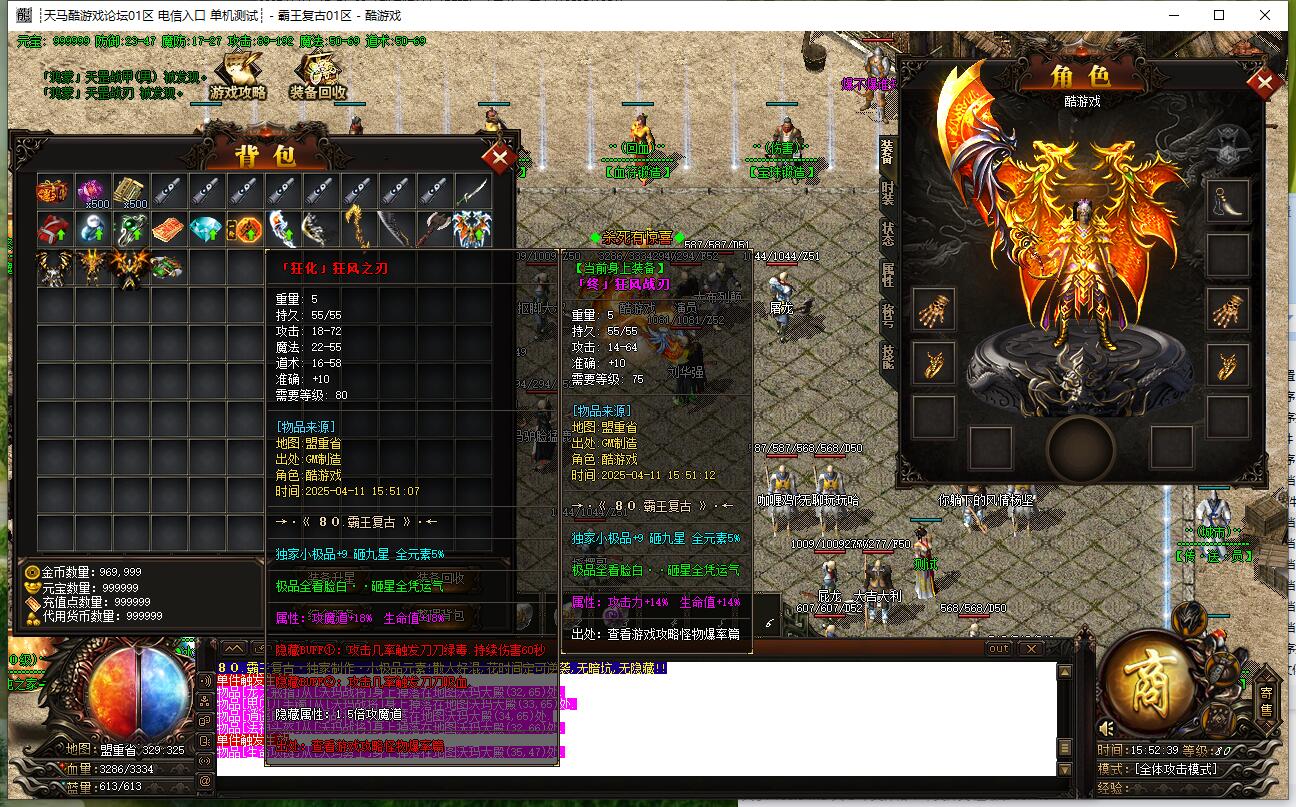The image size is (1296, 807).
Task: Pick the blue diamond item in backpack
Action: pyautogui.click(x=208, y=230)
